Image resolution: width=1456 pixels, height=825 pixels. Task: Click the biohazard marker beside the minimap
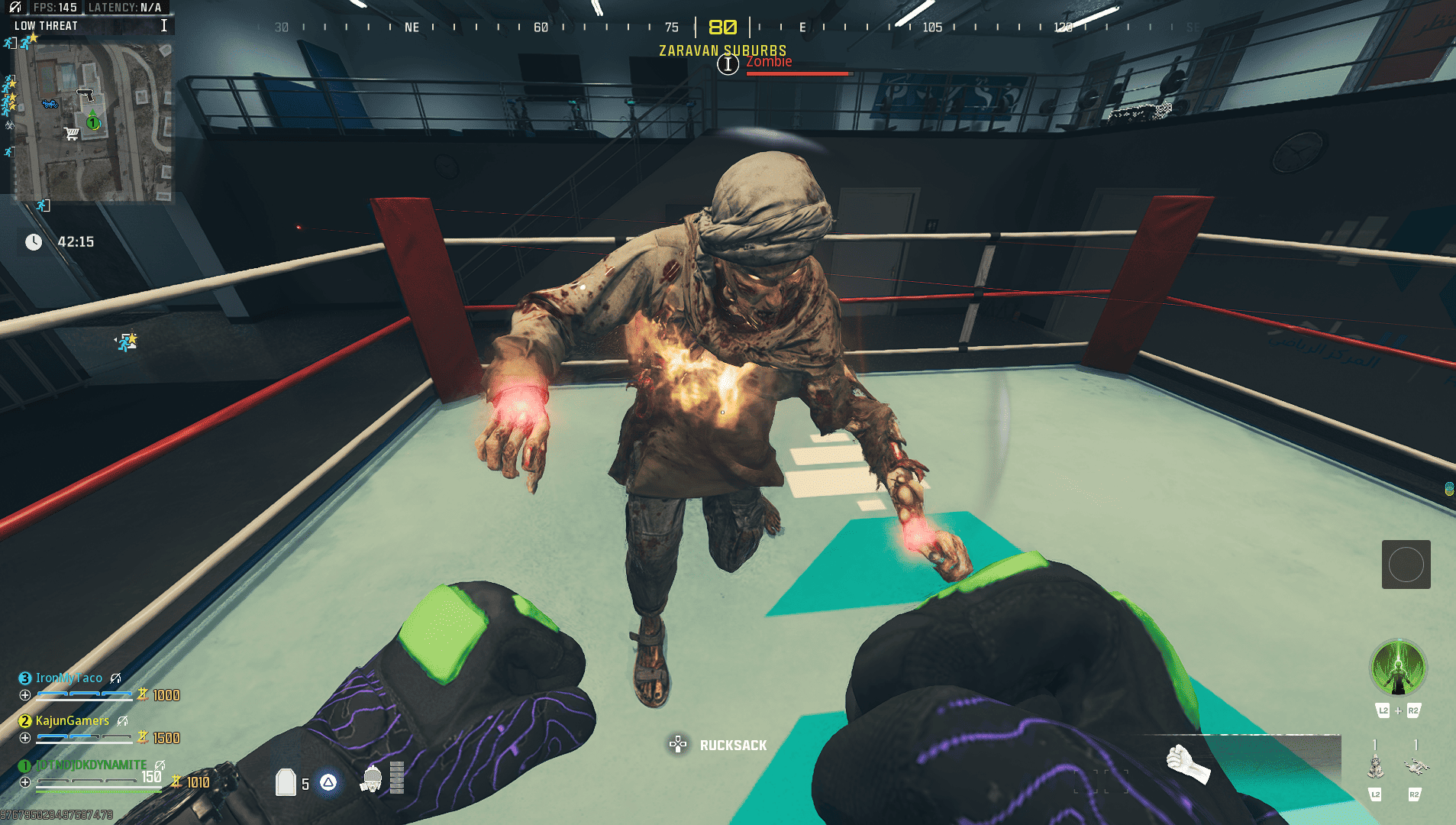coord(10,125)
